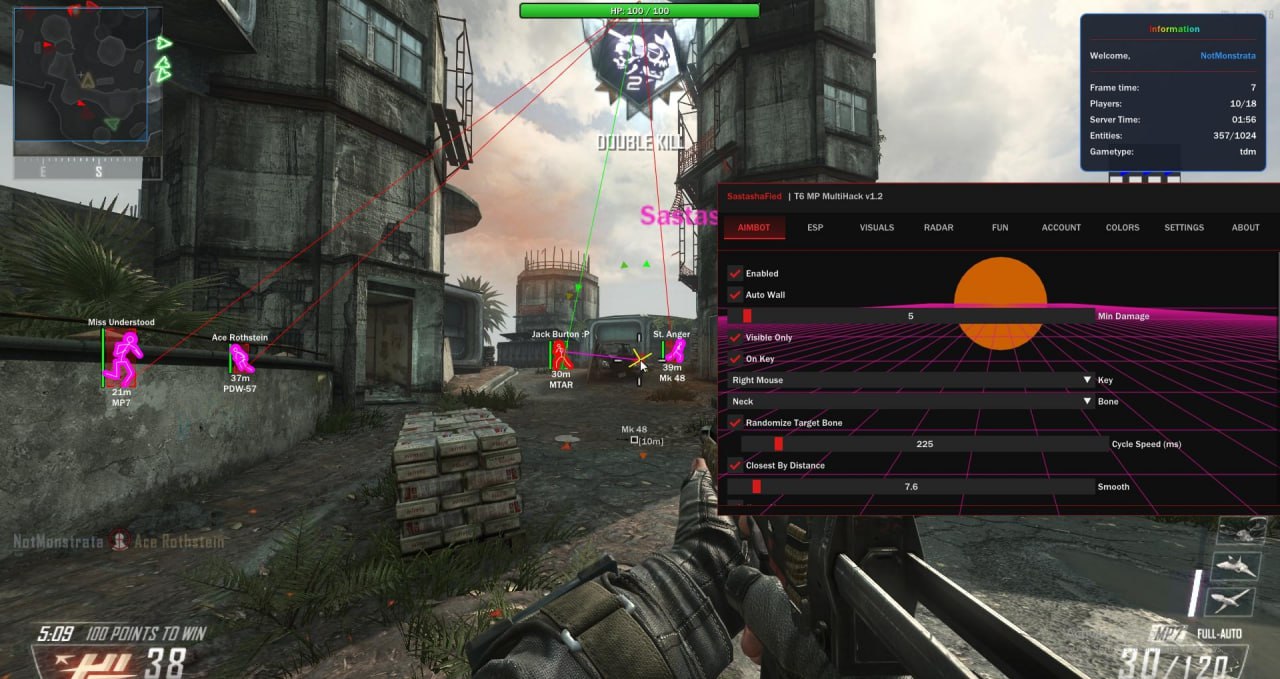Screen dimensions: 1280x679
Task: Switch to the COLORS tab
Action: point(1122,228)
